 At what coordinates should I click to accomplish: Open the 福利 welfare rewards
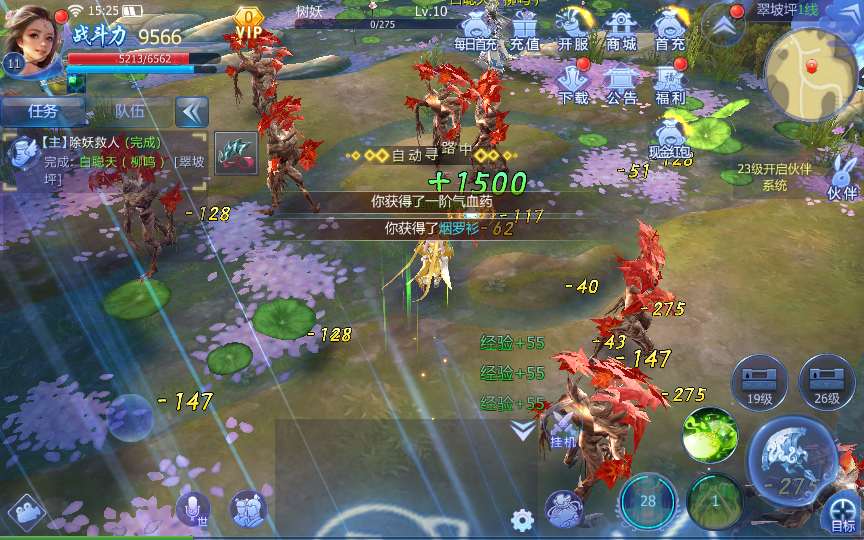click(669, 84)
